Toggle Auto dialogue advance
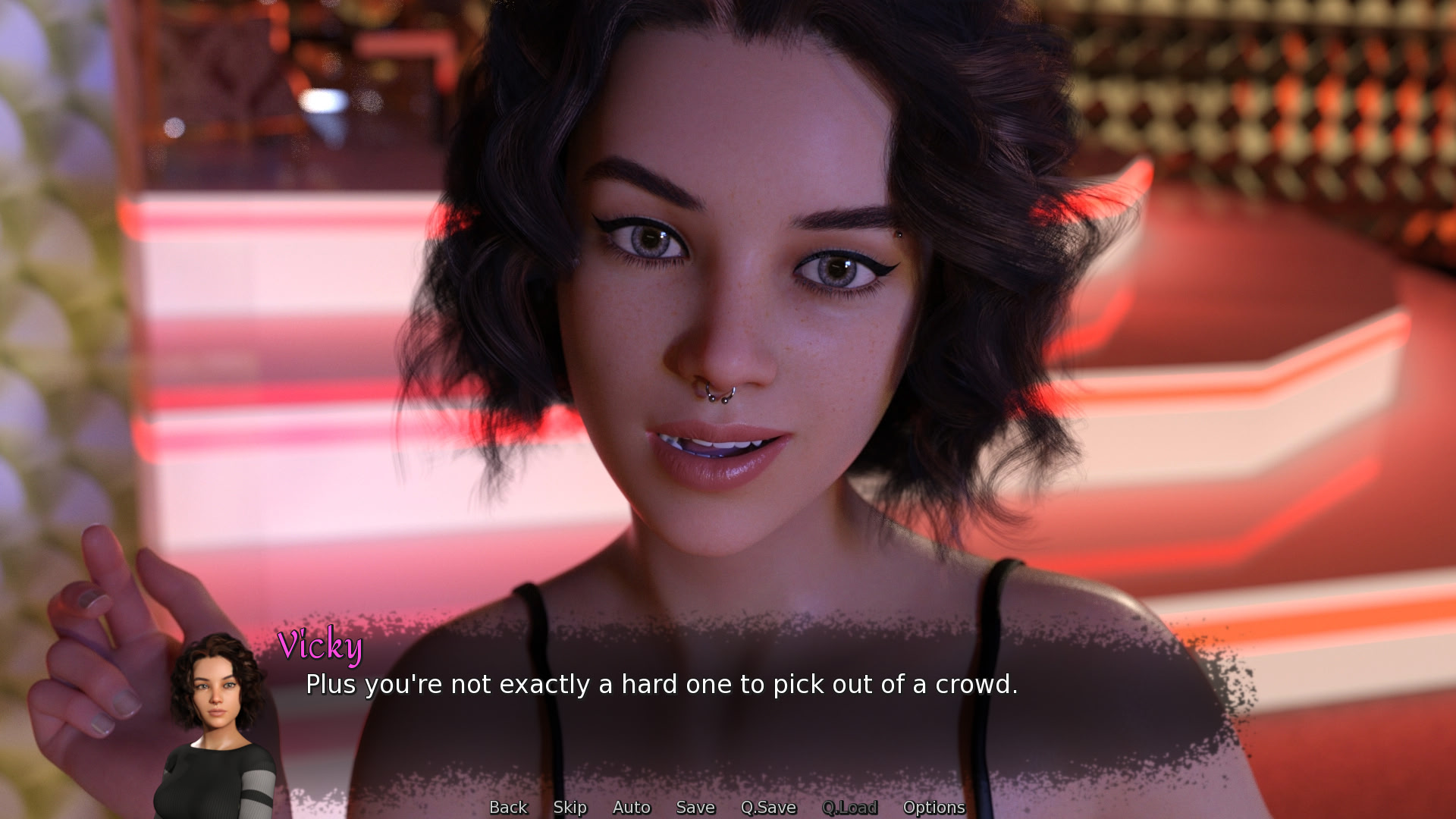Viewport: 1456px width, 819px height. point(632,808)
